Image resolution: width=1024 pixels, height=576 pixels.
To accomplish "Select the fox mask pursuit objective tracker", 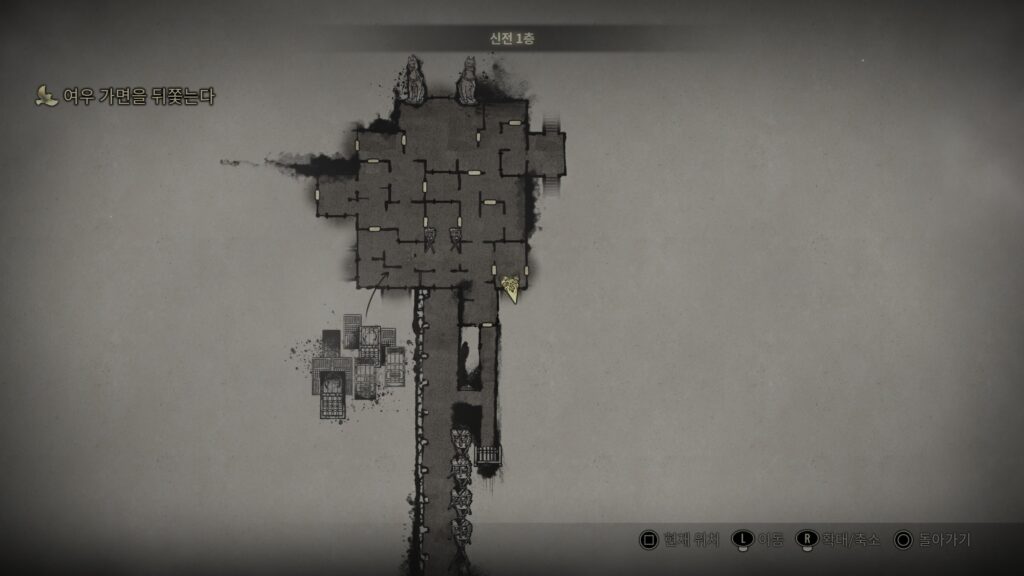I will 126,97.
